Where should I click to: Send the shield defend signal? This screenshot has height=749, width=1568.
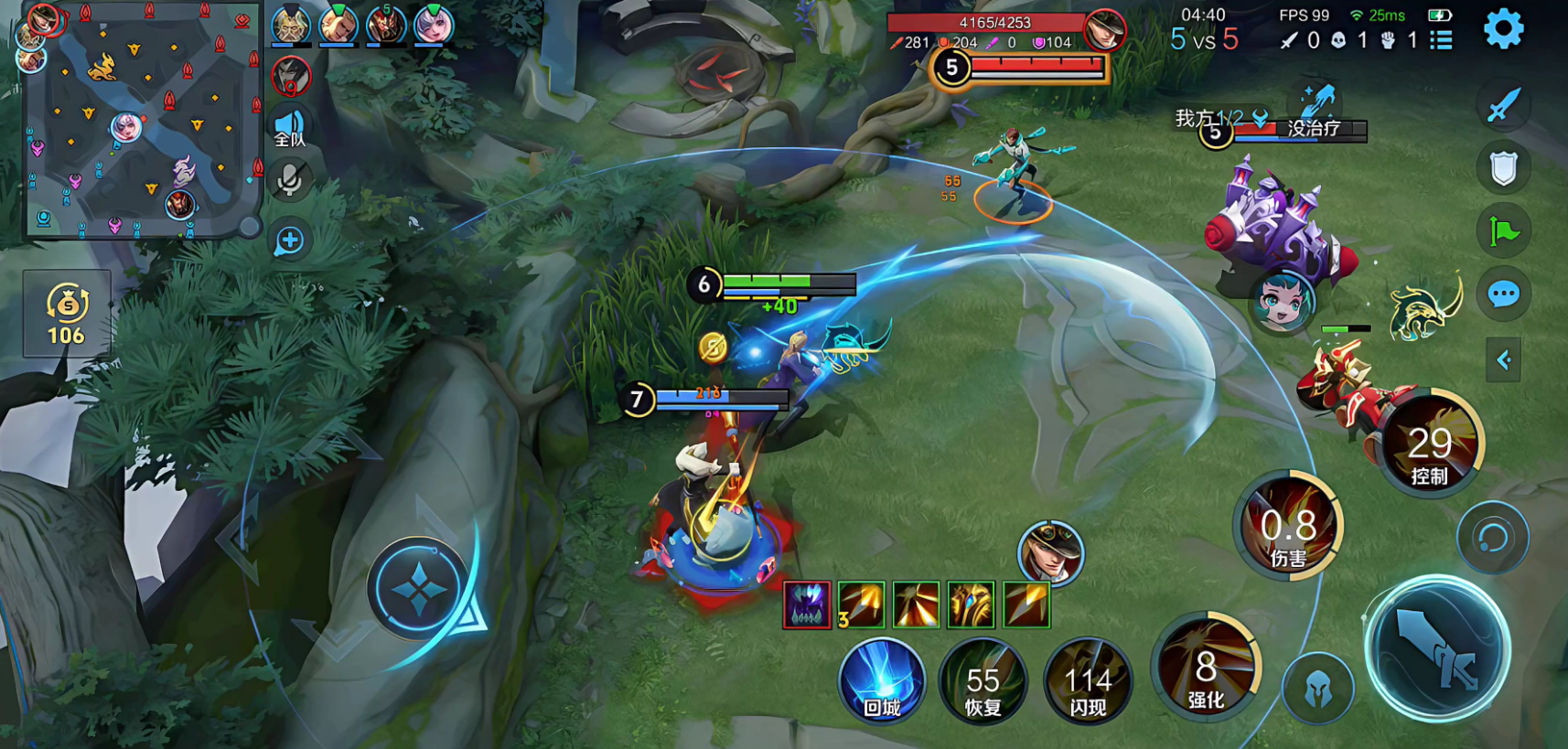pyautogui.click(x=1503, y=168)
